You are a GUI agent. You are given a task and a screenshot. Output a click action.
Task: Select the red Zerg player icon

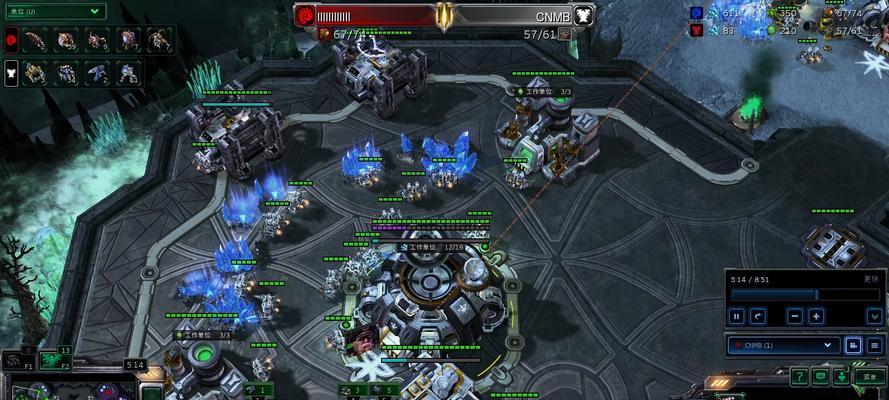click(x=11, y=40)
